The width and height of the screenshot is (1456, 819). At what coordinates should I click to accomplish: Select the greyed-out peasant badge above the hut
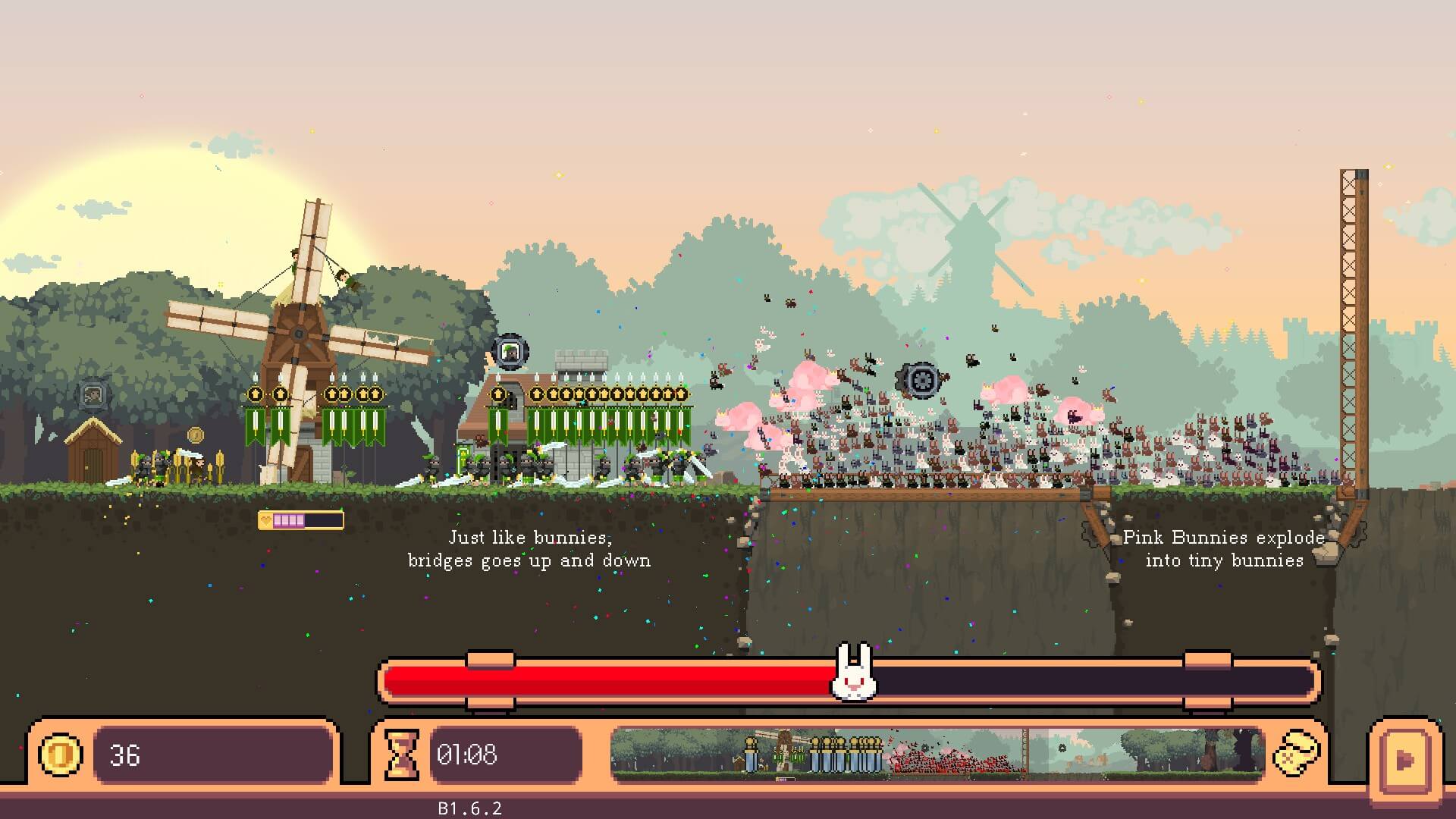[x=93, y=394]
